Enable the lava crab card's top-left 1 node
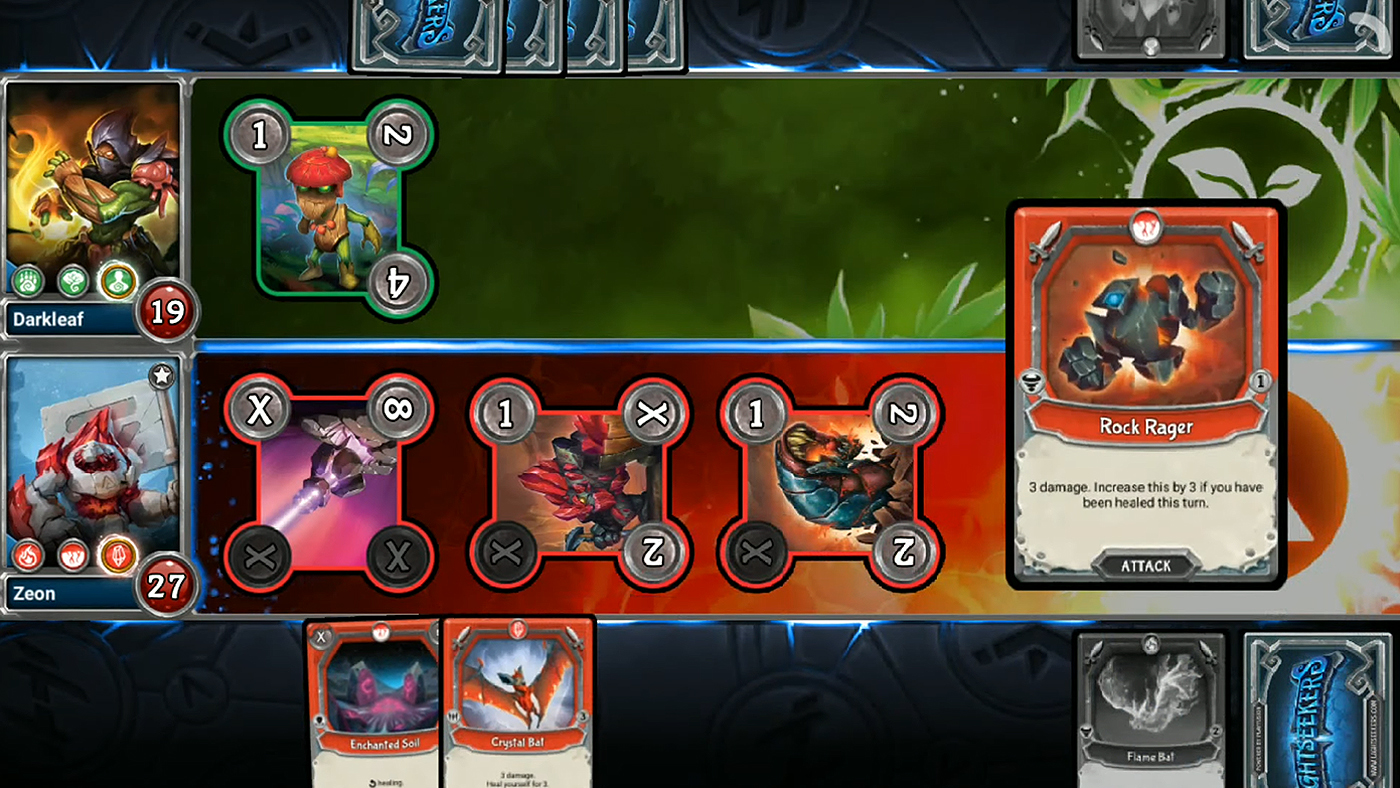The width and height of the screenshot is (1400, 788). click(755, 411)
